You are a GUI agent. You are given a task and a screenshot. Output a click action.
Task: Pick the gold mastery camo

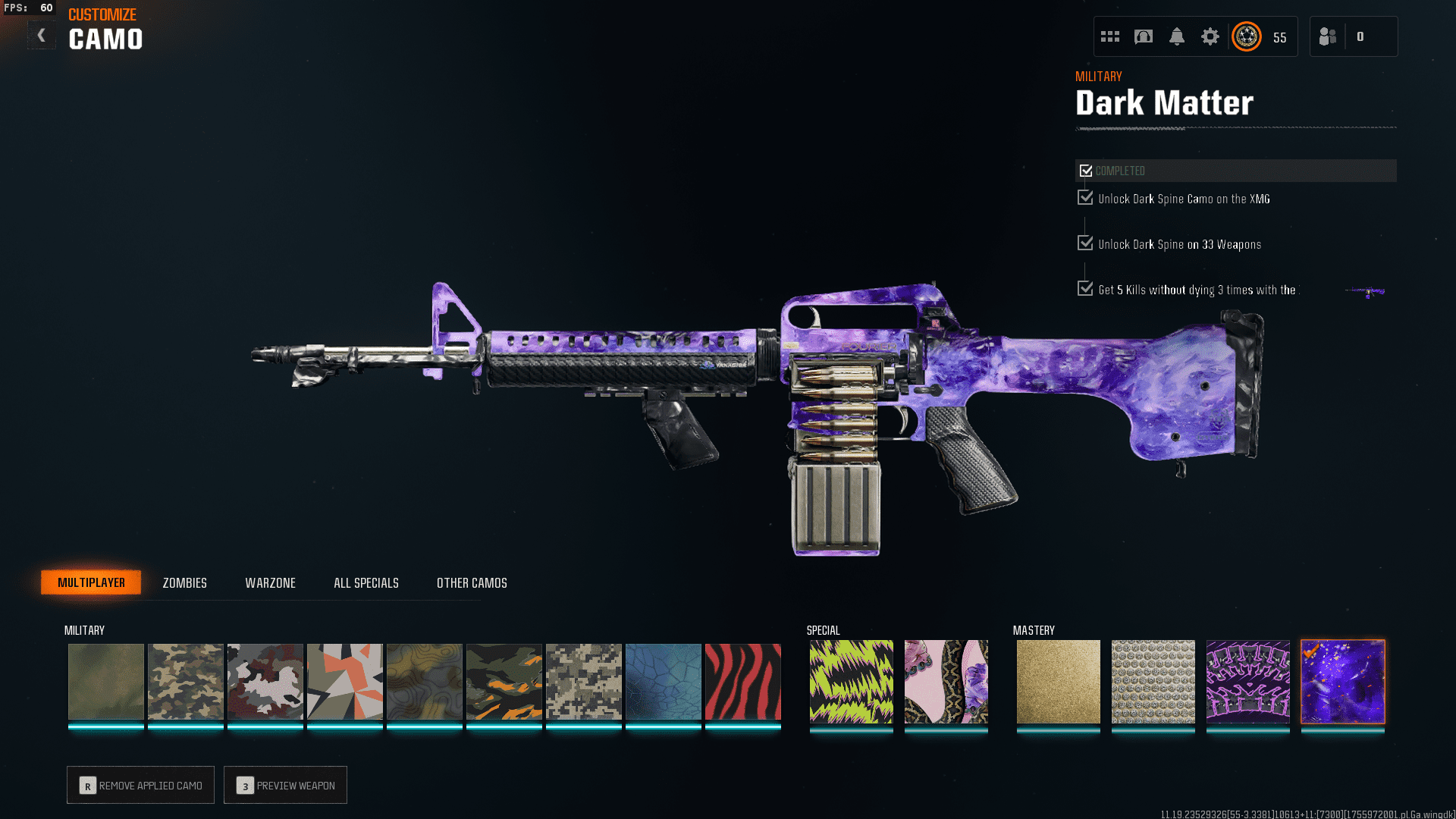[x=1058, y=681]
